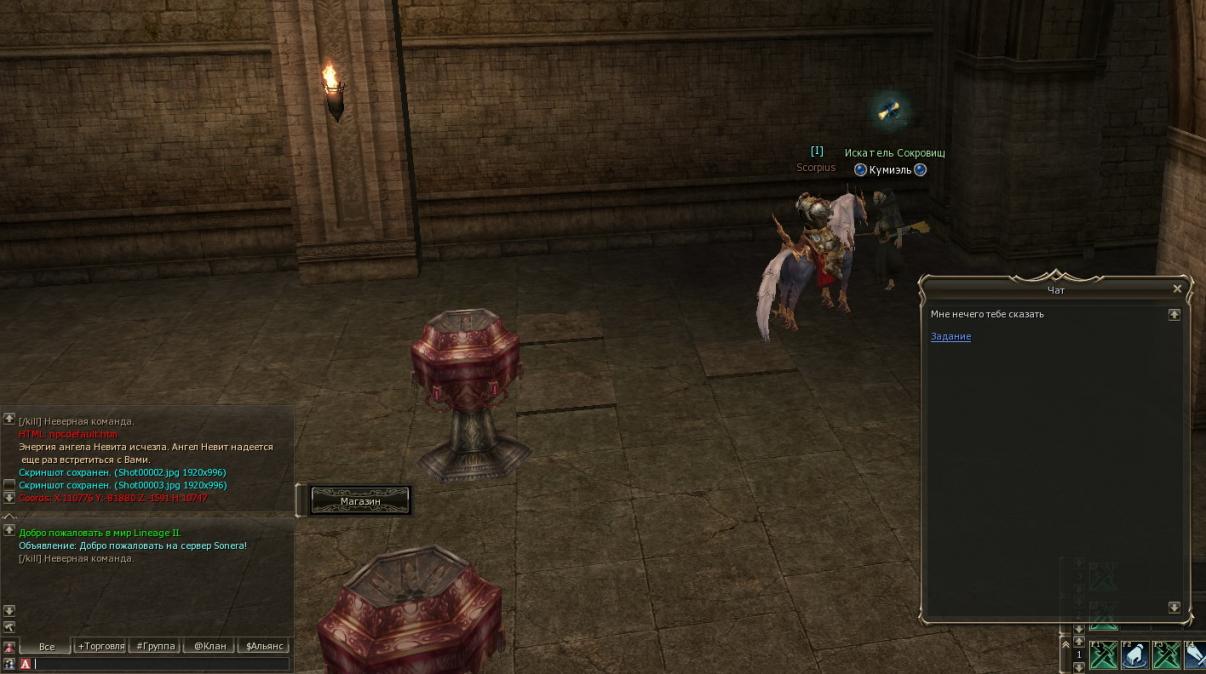Screen dimensions: 1206x674
Task: Click the wrench chat settings icon
Action: 9,627
